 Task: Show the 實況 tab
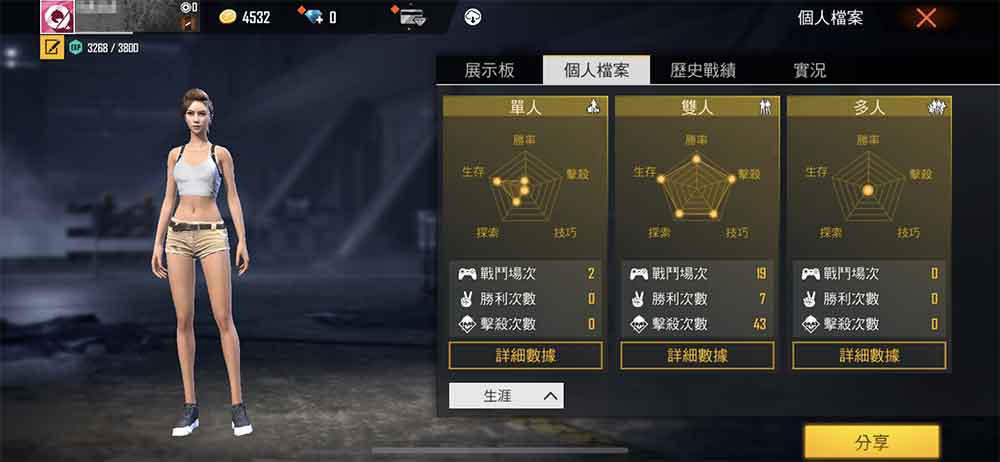(809, 70)
